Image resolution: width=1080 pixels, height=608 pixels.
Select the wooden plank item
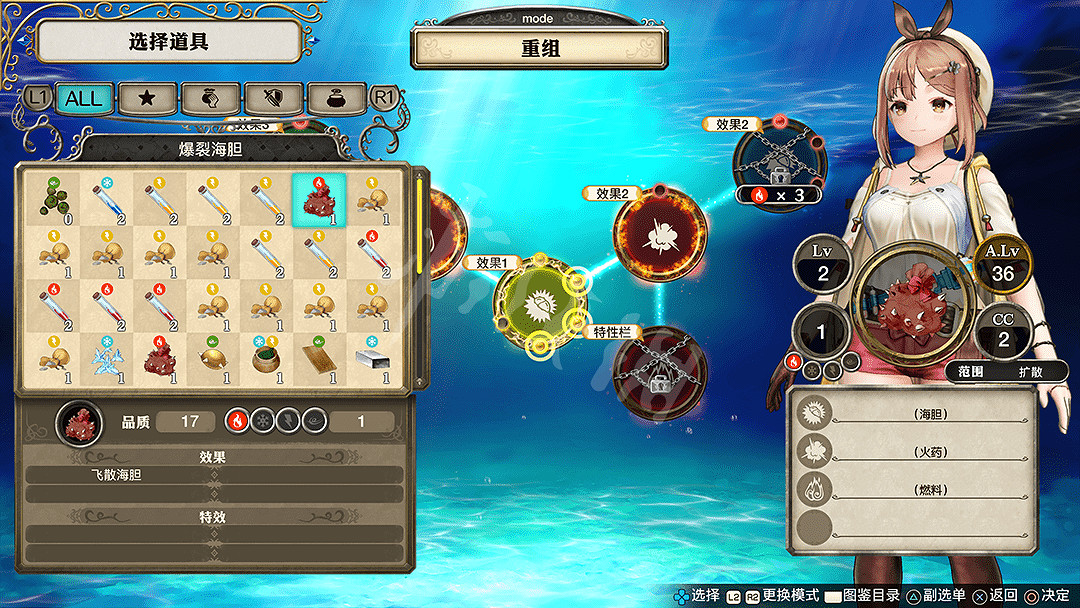[319, 359]
